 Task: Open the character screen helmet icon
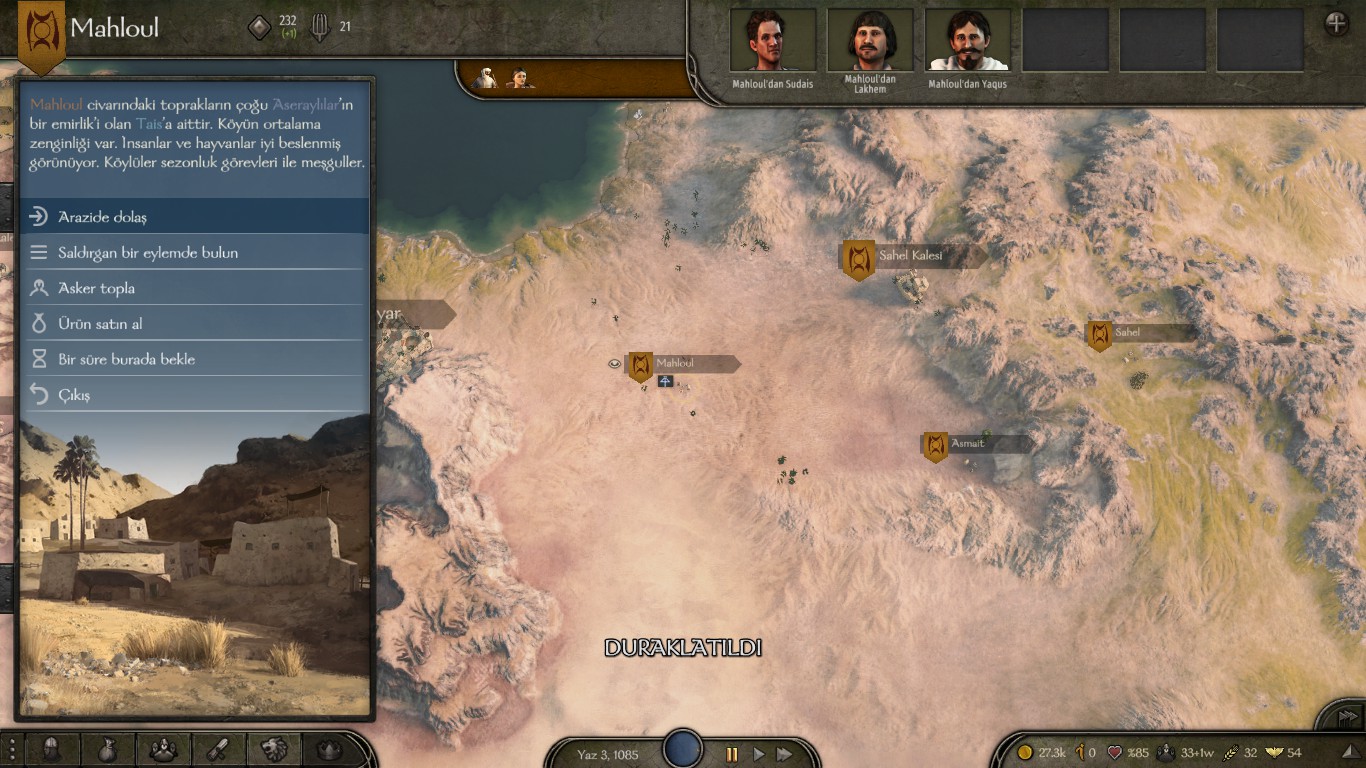(x=51, y=749)
